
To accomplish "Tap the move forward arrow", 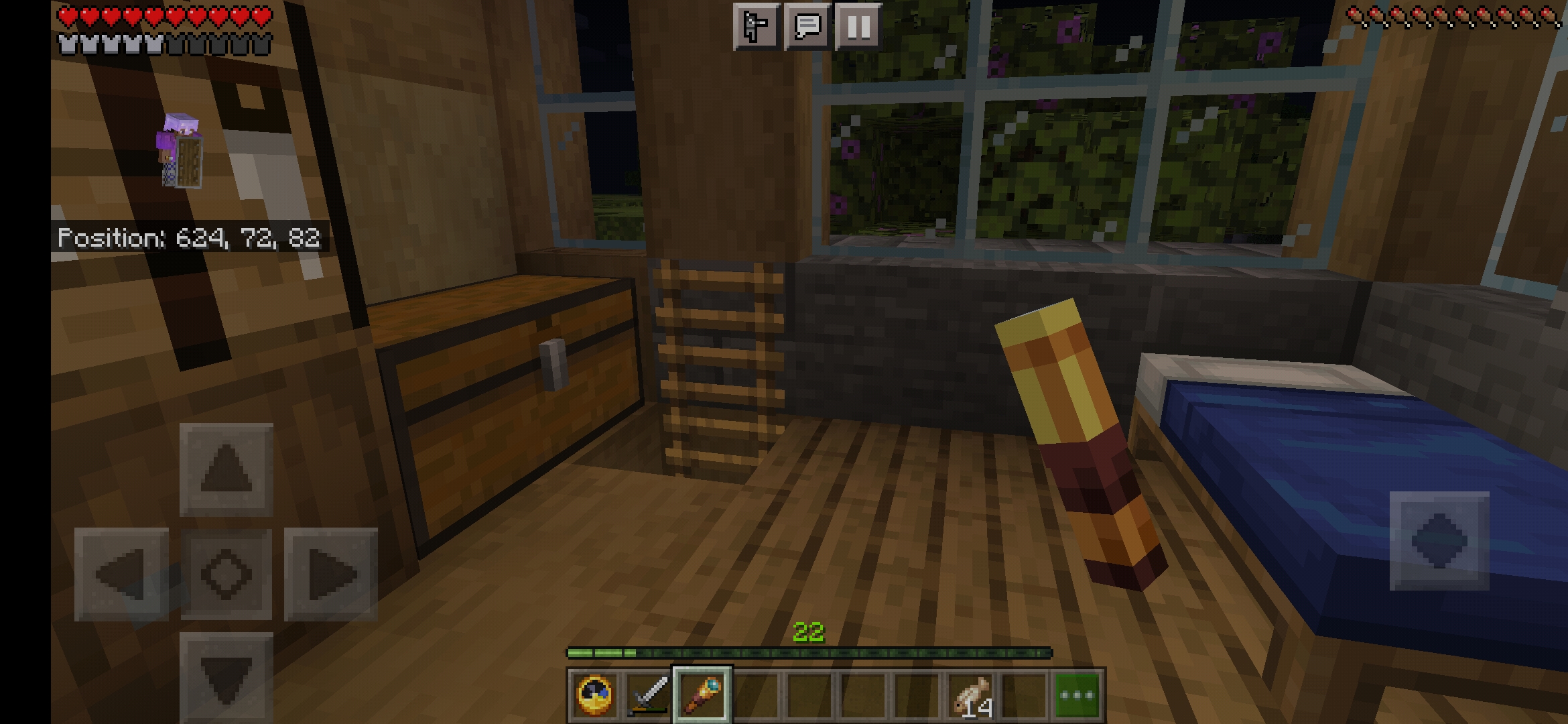I will coord(226,469).
